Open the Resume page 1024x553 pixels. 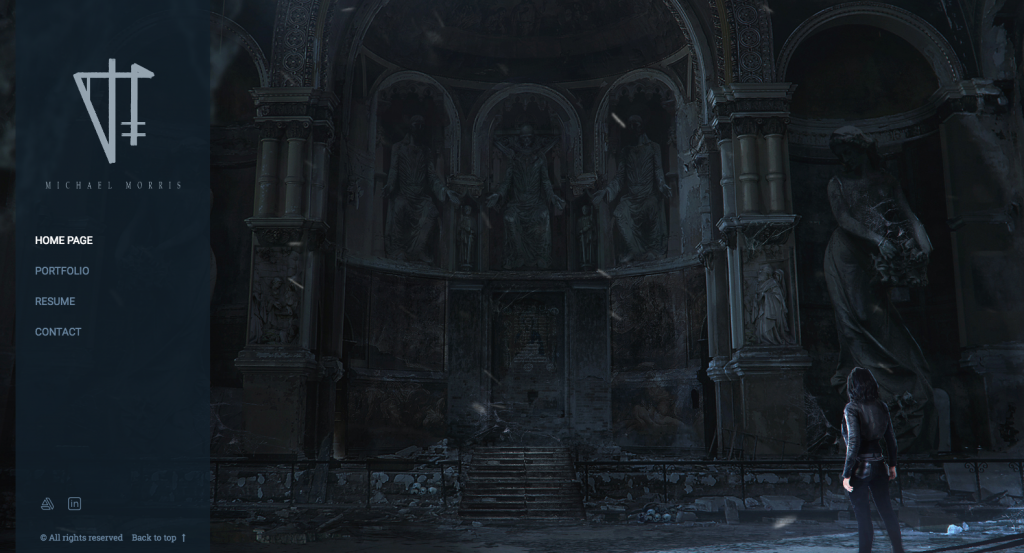[x=55, y=301]
